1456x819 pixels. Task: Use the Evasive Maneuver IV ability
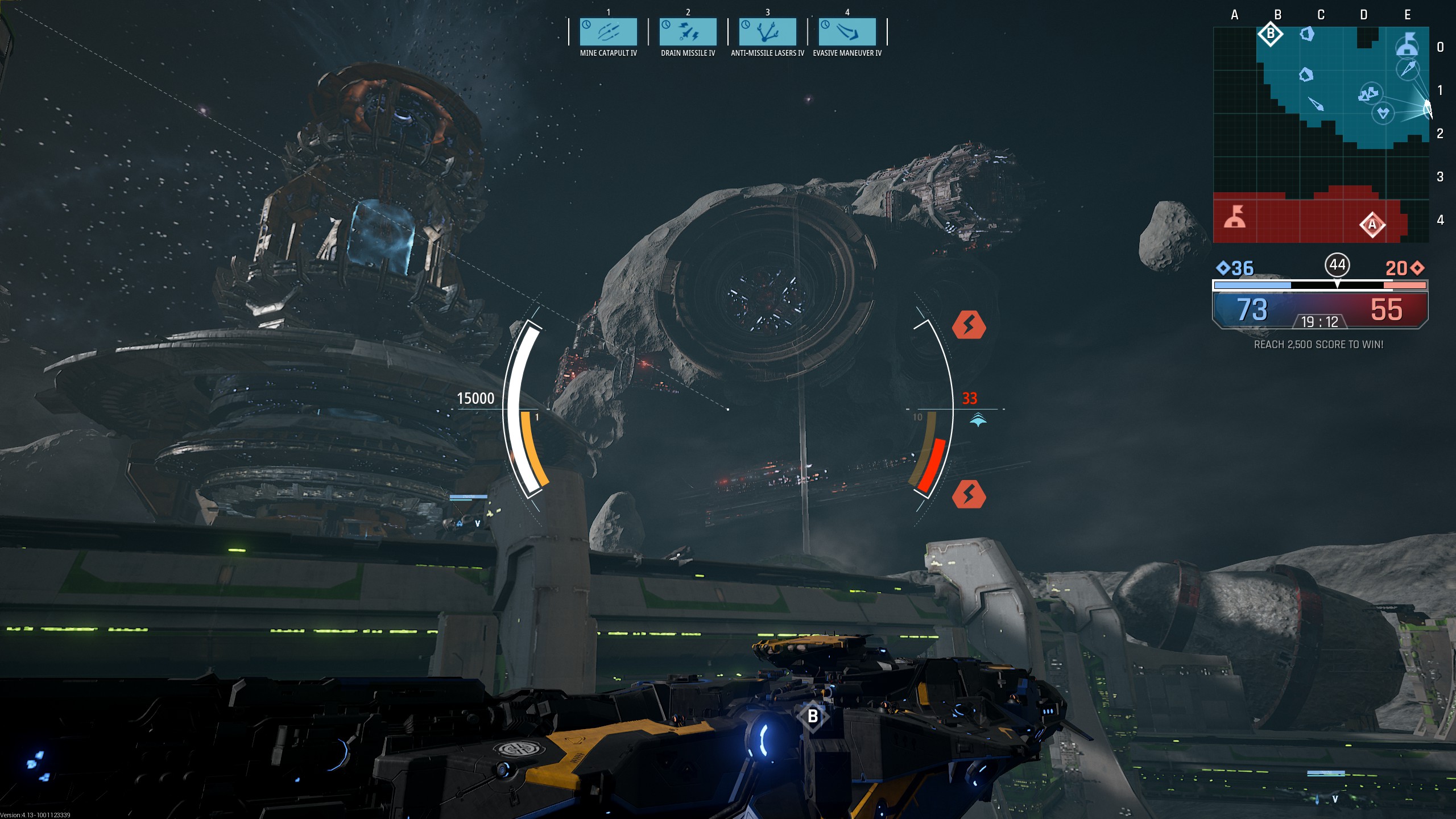tap(847, 32)
